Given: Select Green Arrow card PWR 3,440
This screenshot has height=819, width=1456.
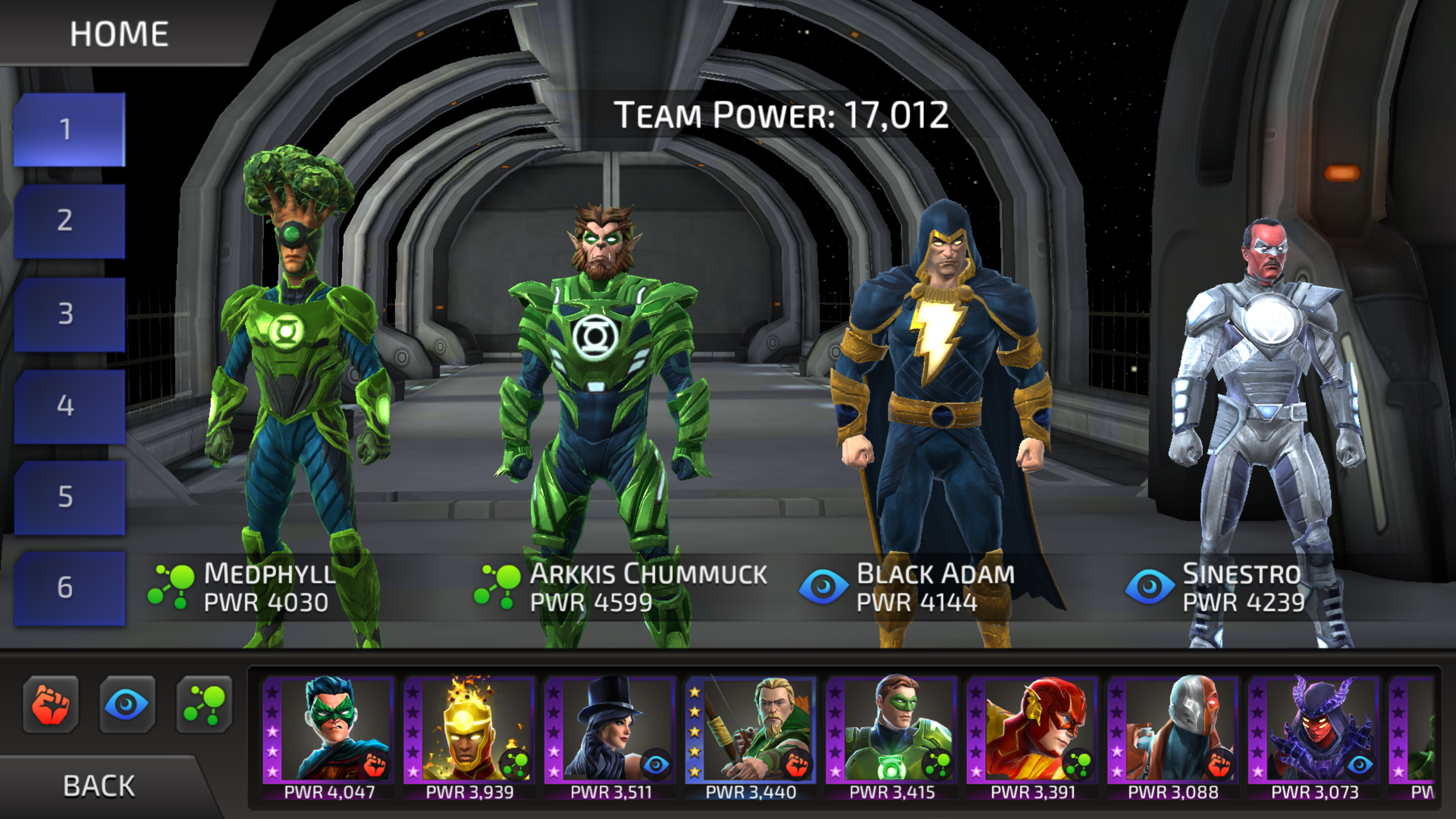Looking at the screenshot, I should pyautogui.click(x=751, y=734).
